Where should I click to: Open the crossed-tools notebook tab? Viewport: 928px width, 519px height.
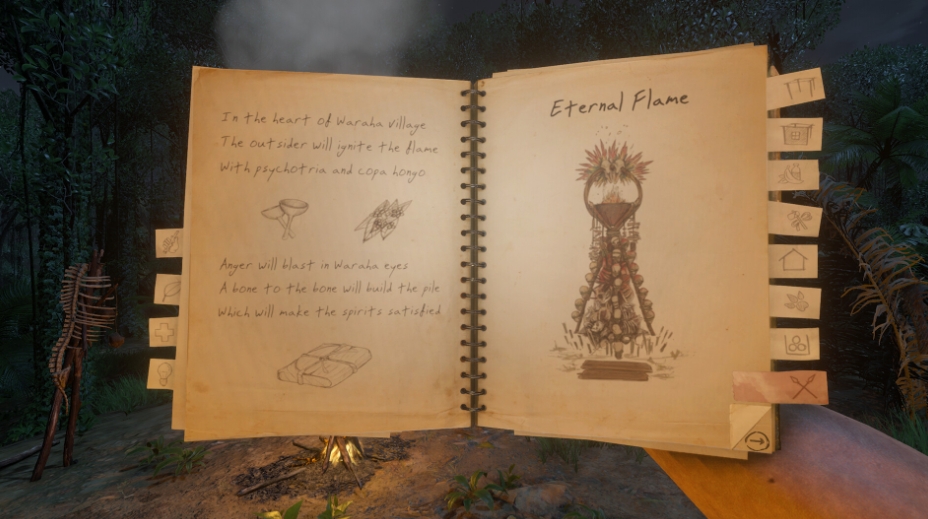point(797,218)
